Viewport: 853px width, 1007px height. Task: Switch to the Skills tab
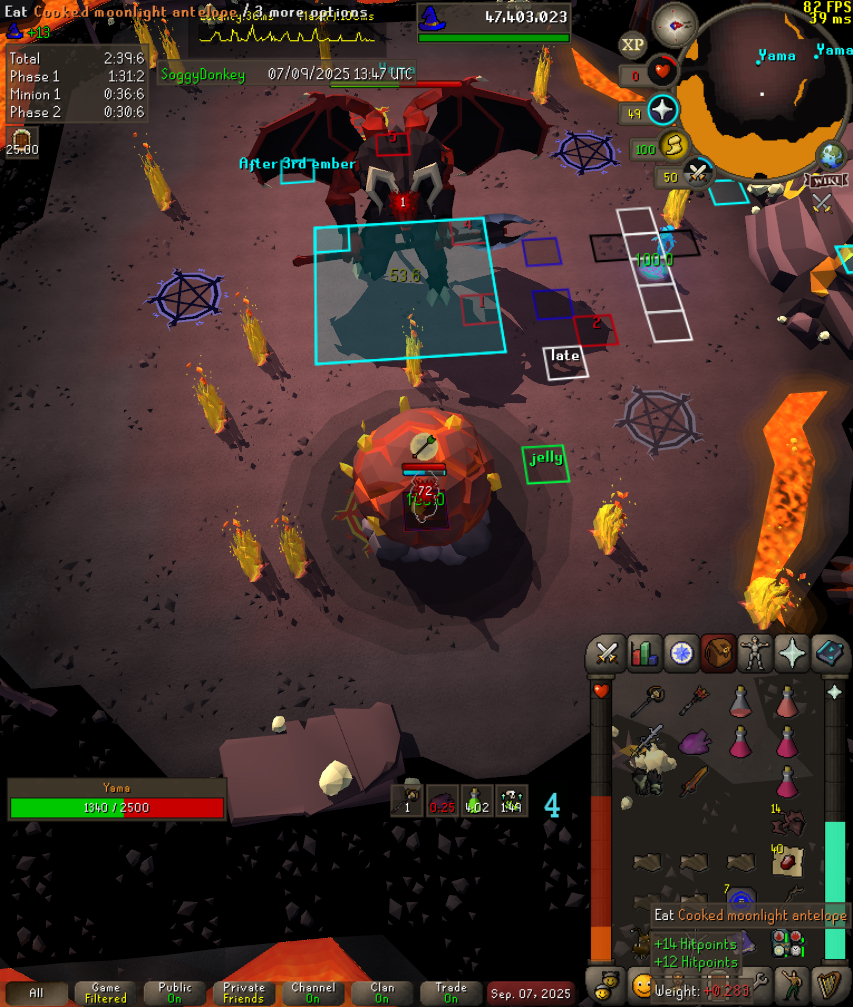click(x=643, y=654)
